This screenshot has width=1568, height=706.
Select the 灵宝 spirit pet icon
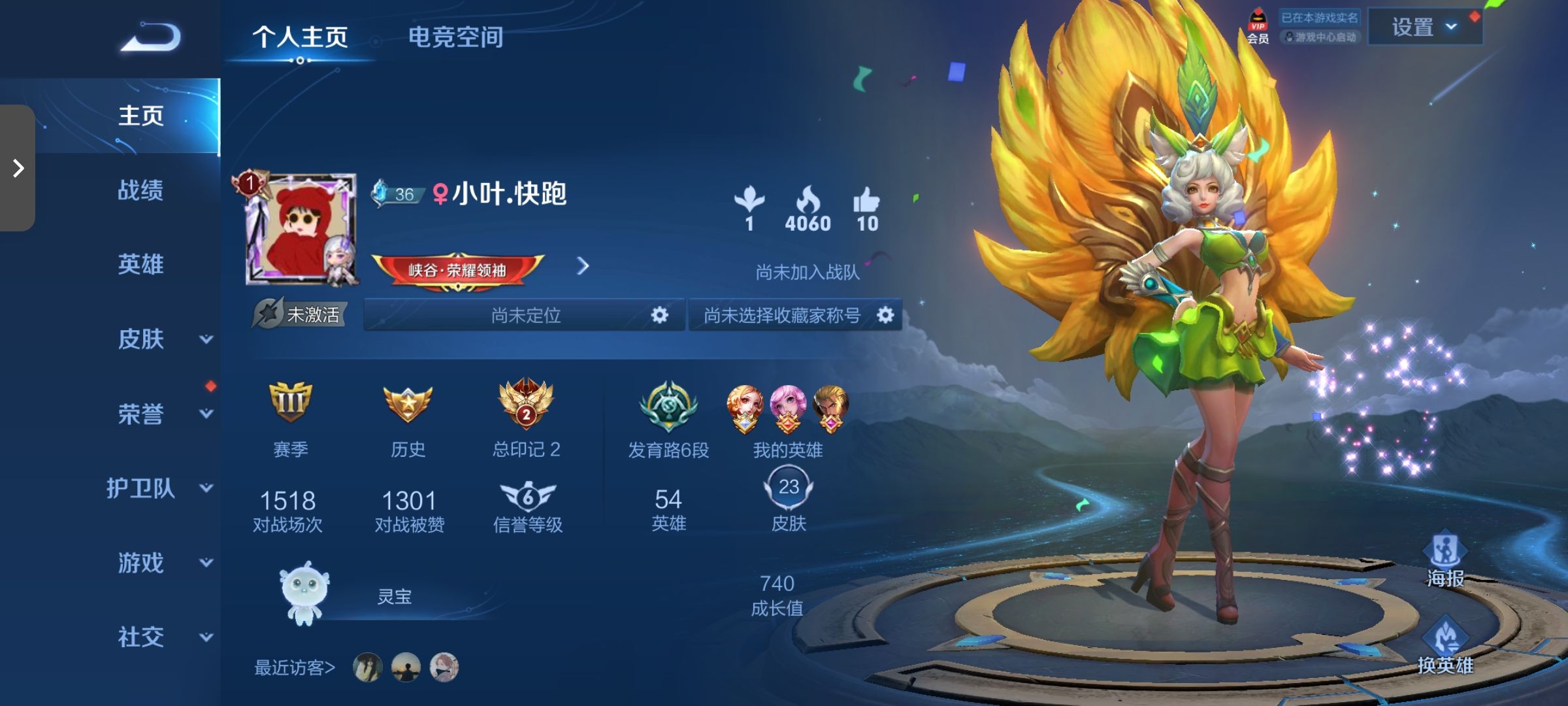[x=304, y=592]
